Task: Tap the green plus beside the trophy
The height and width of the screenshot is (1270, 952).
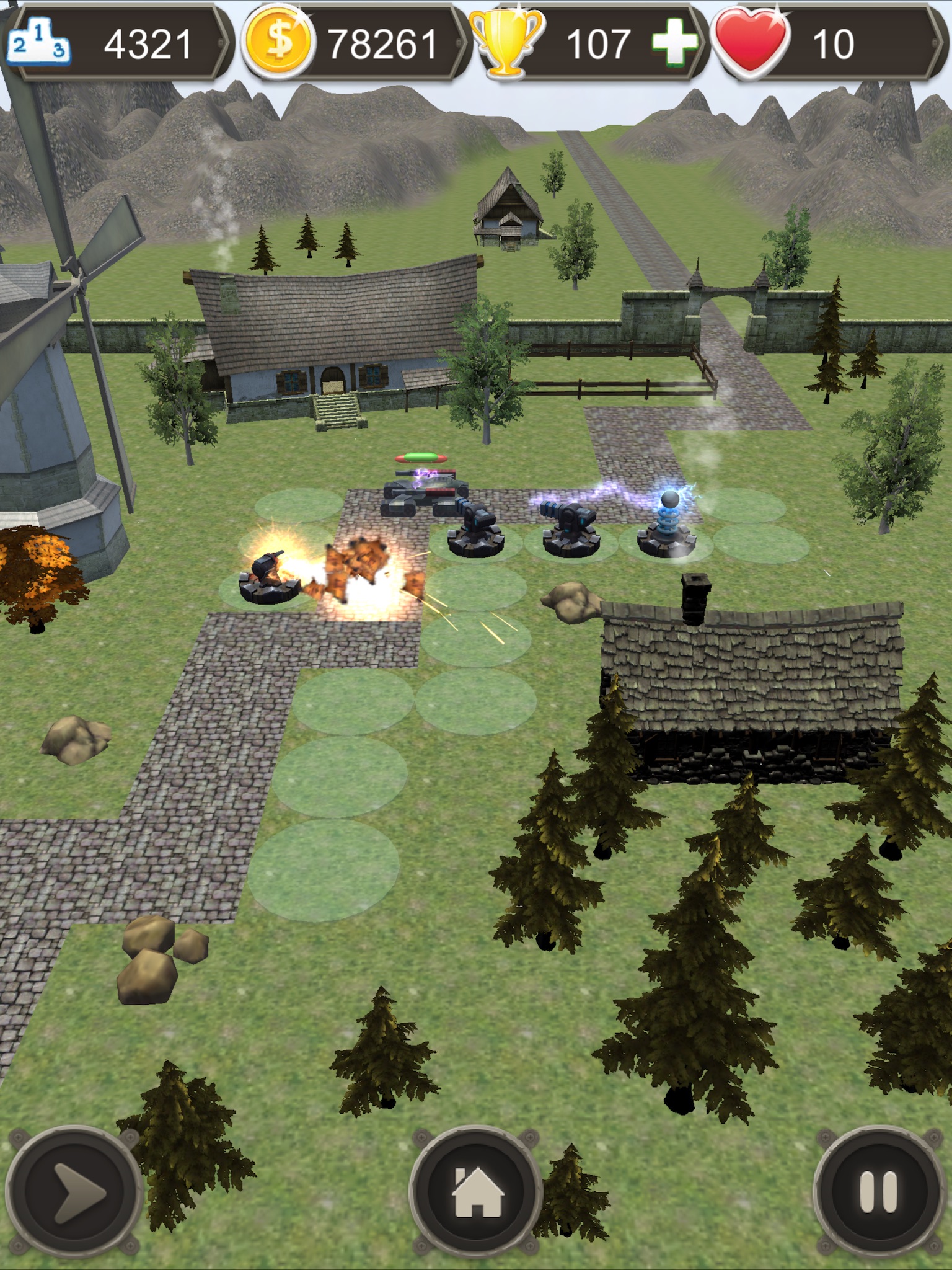Action: 674,42
